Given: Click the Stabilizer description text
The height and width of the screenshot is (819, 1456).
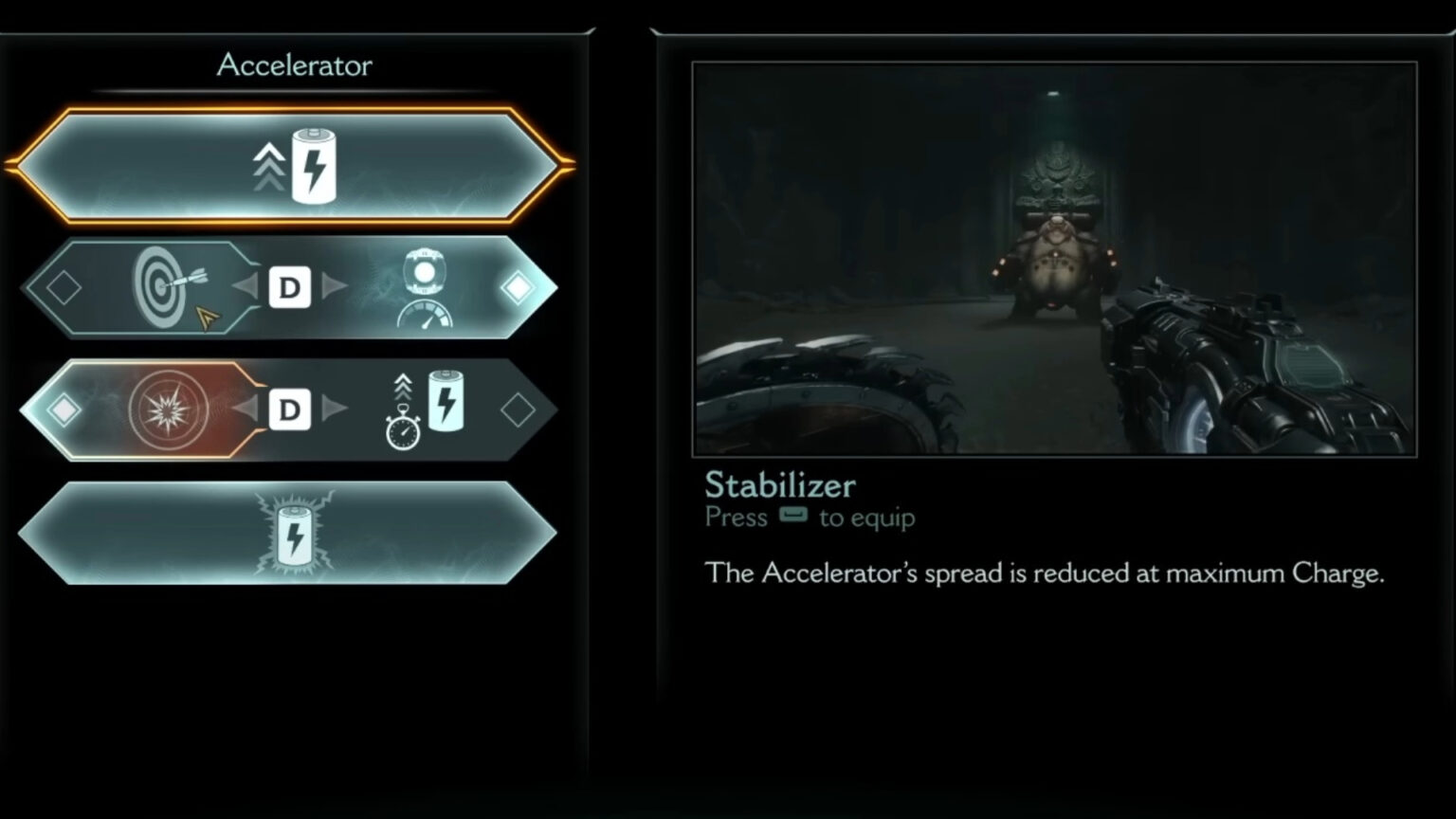Looking at the screenshot, I should point(1043,573).
